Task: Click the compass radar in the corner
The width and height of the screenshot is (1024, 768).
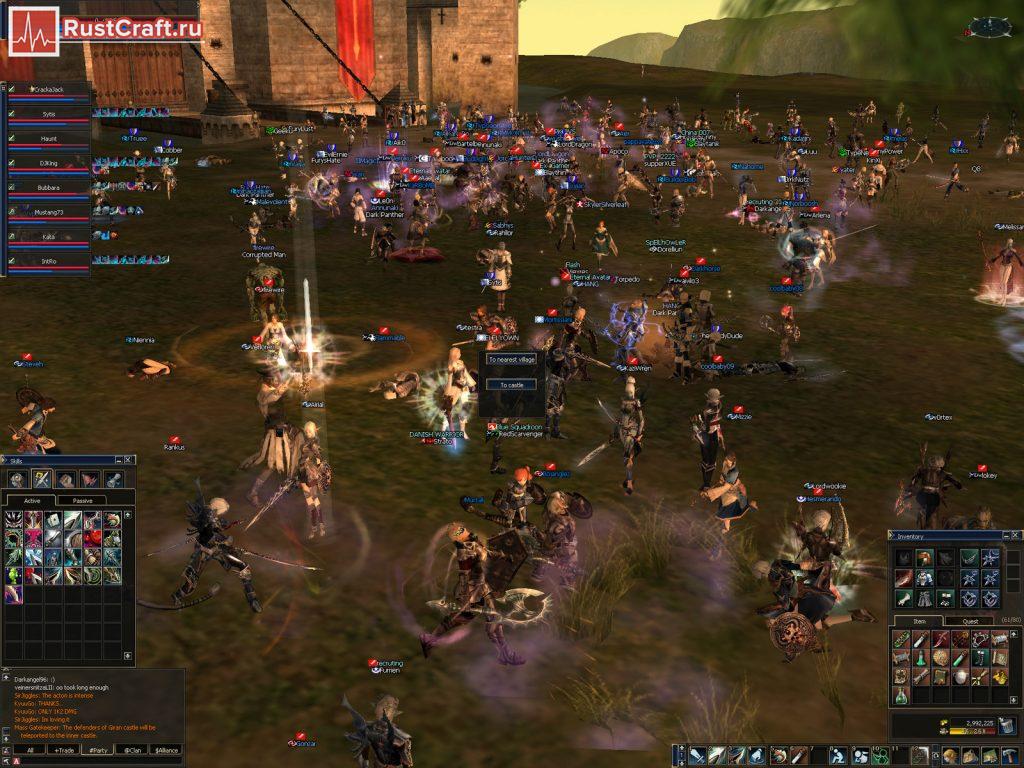Action: point(989,26)
